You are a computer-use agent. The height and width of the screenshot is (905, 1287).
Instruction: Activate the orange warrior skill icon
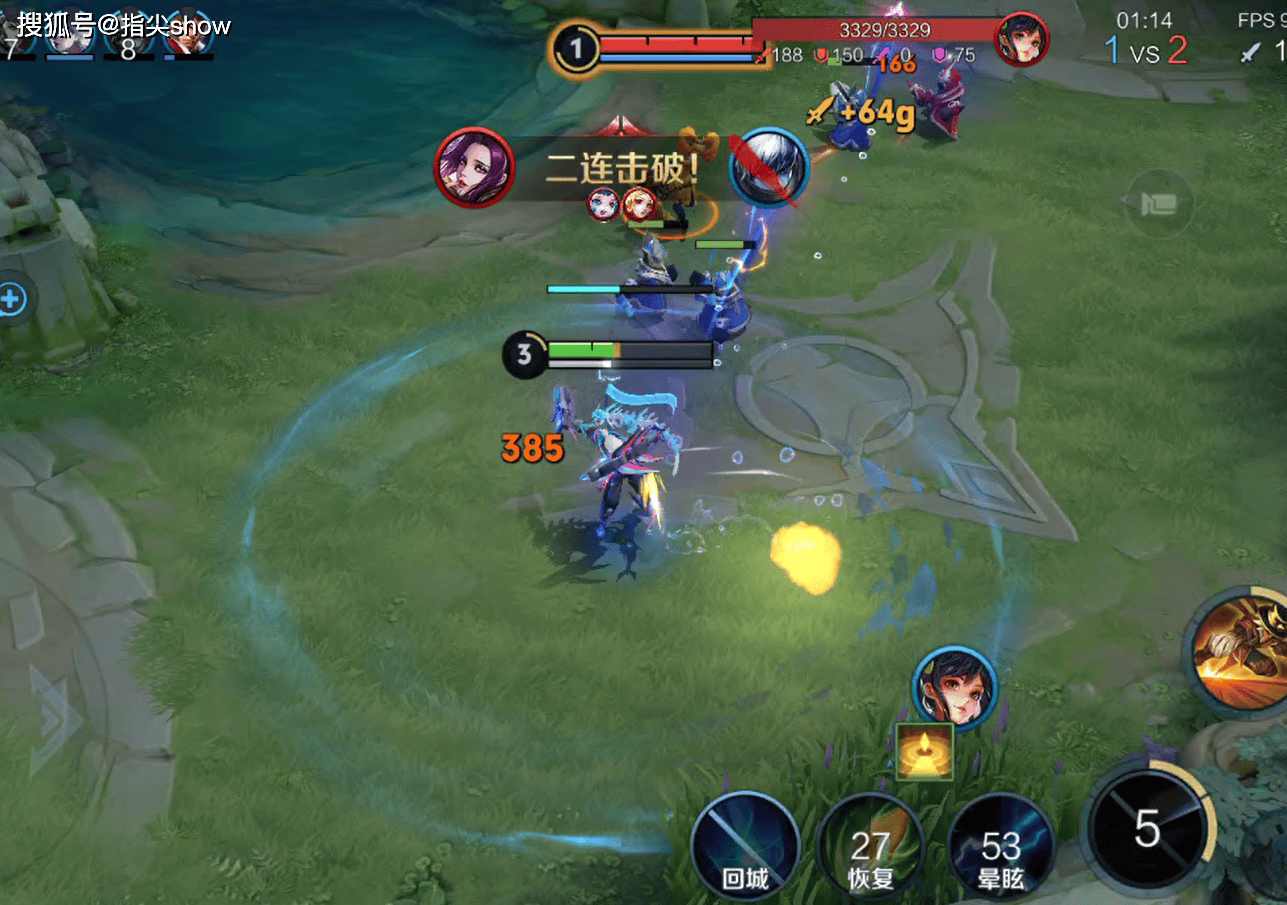point(1238,651)
